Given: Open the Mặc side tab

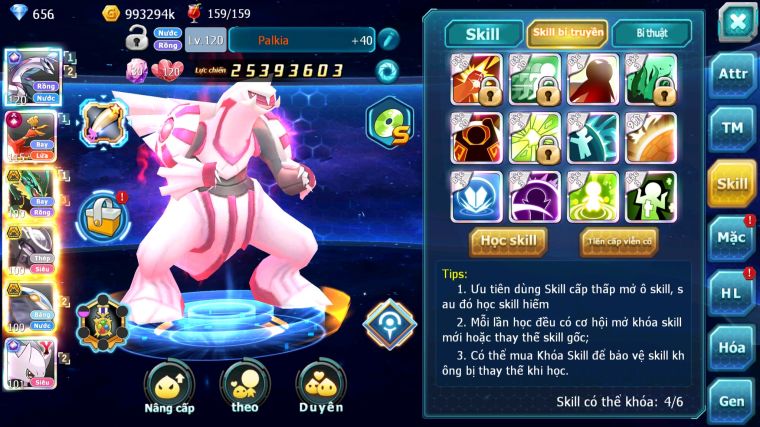Looking at the screenshot, I should (x=732, y=237).
